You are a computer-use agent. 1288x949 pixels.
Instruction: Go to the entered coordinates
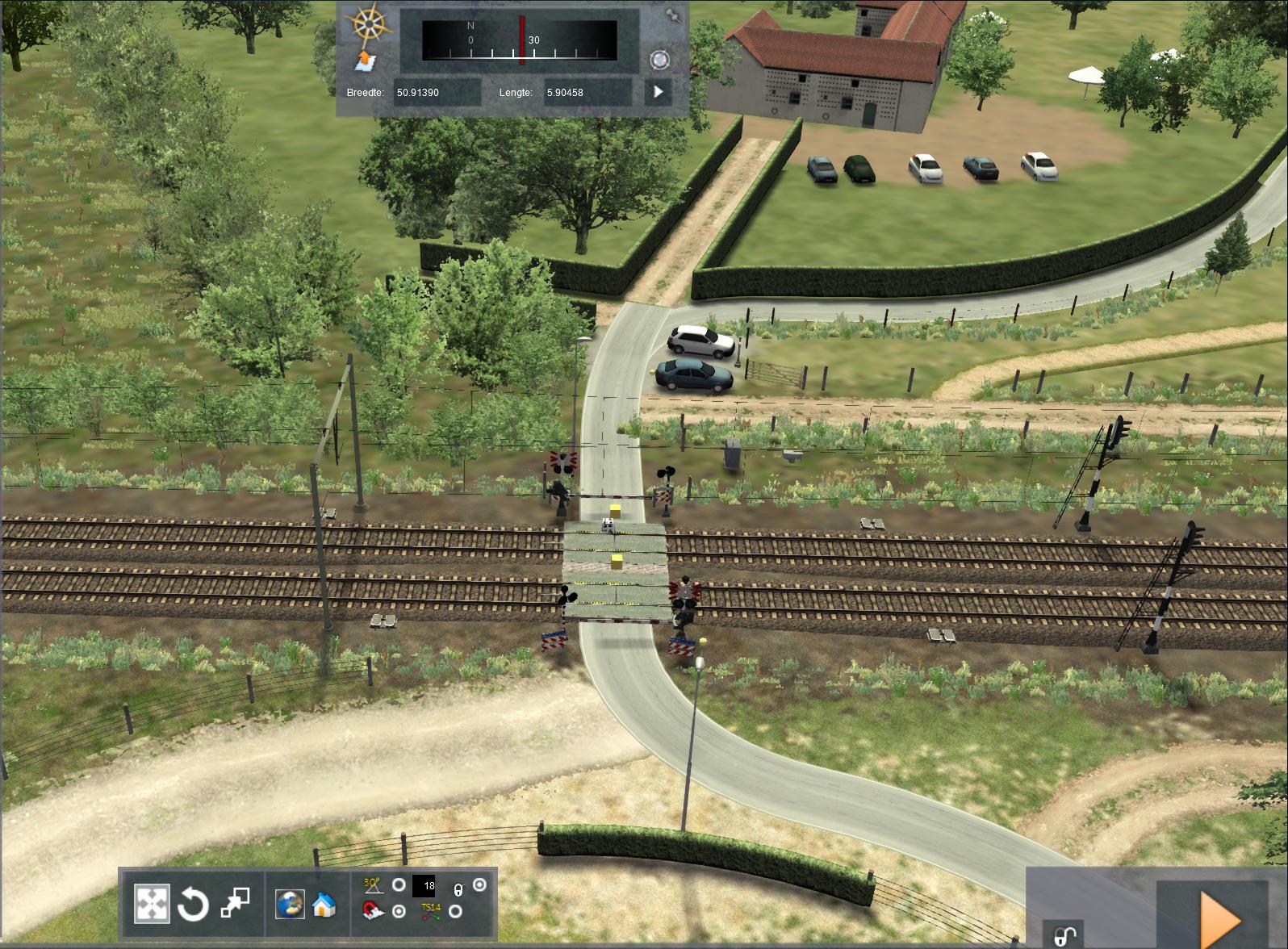point(658,92)
